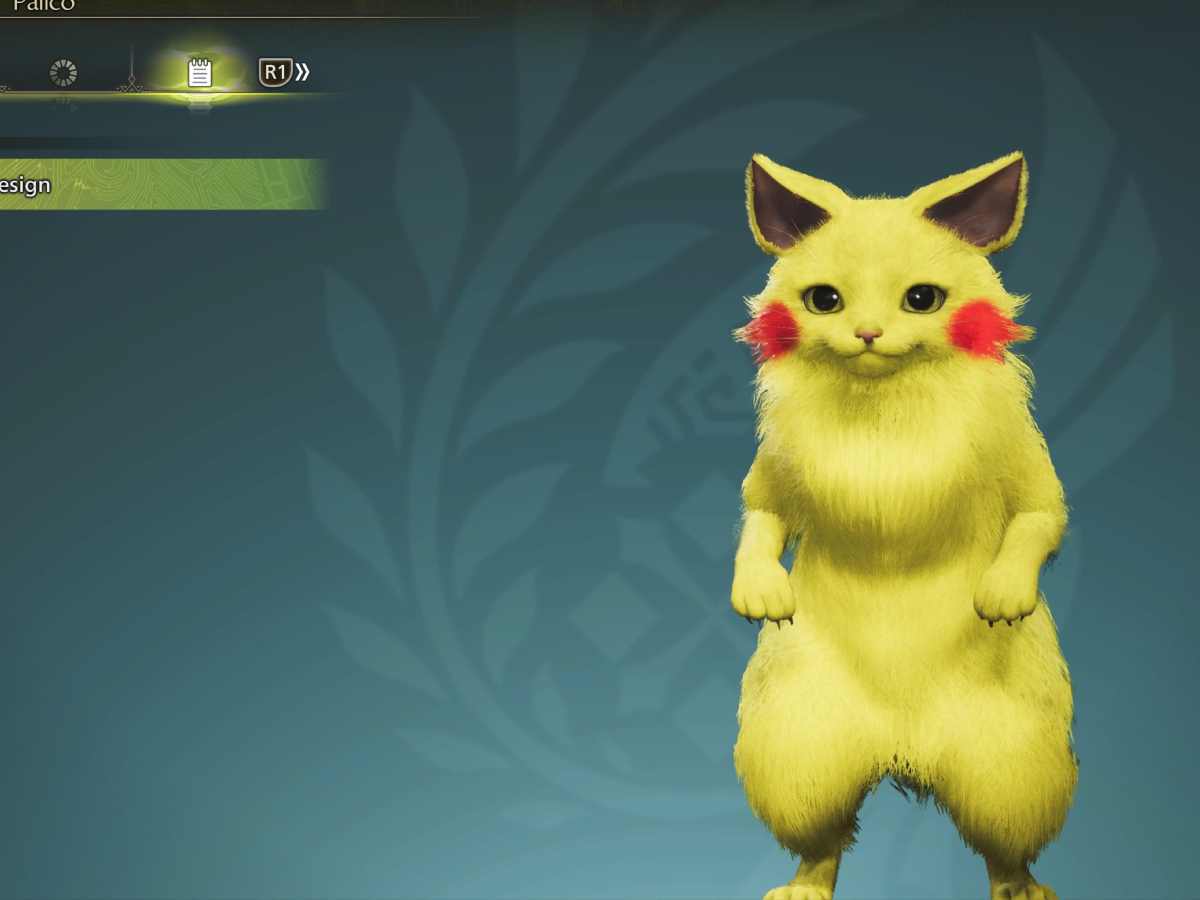Switch to the circular ring icon tab
Screen dimensions: 1200x900
point(63,72)
